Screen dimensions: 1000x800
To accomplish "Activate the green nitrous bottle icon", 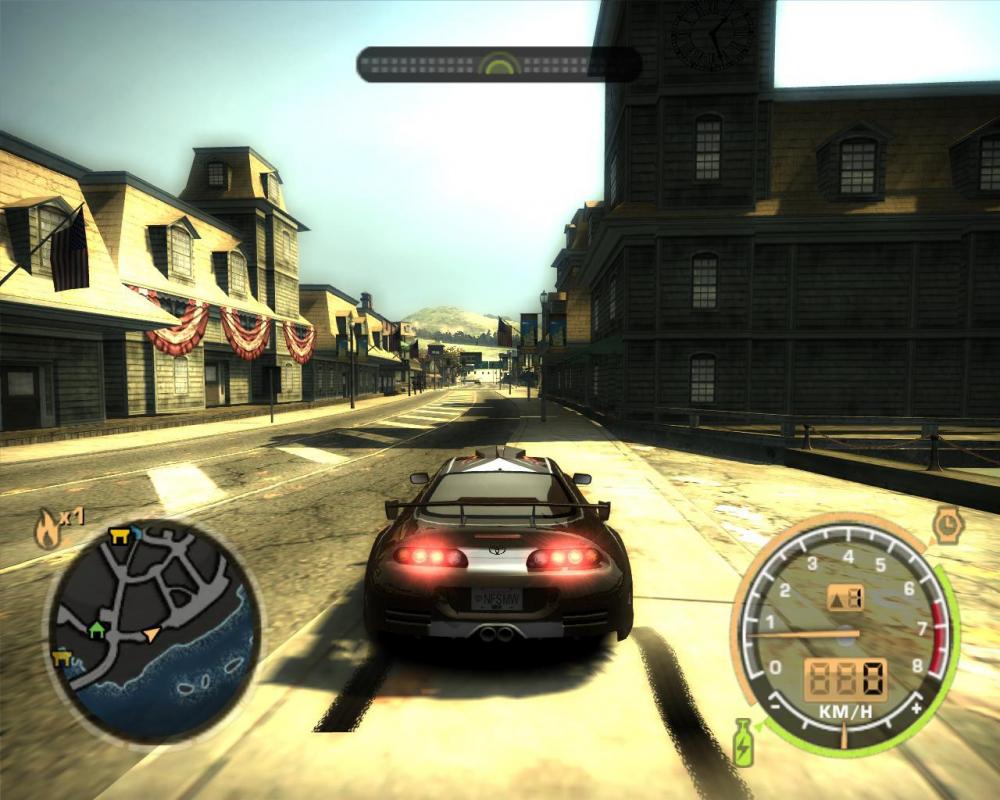I will (x=743, y=741).
